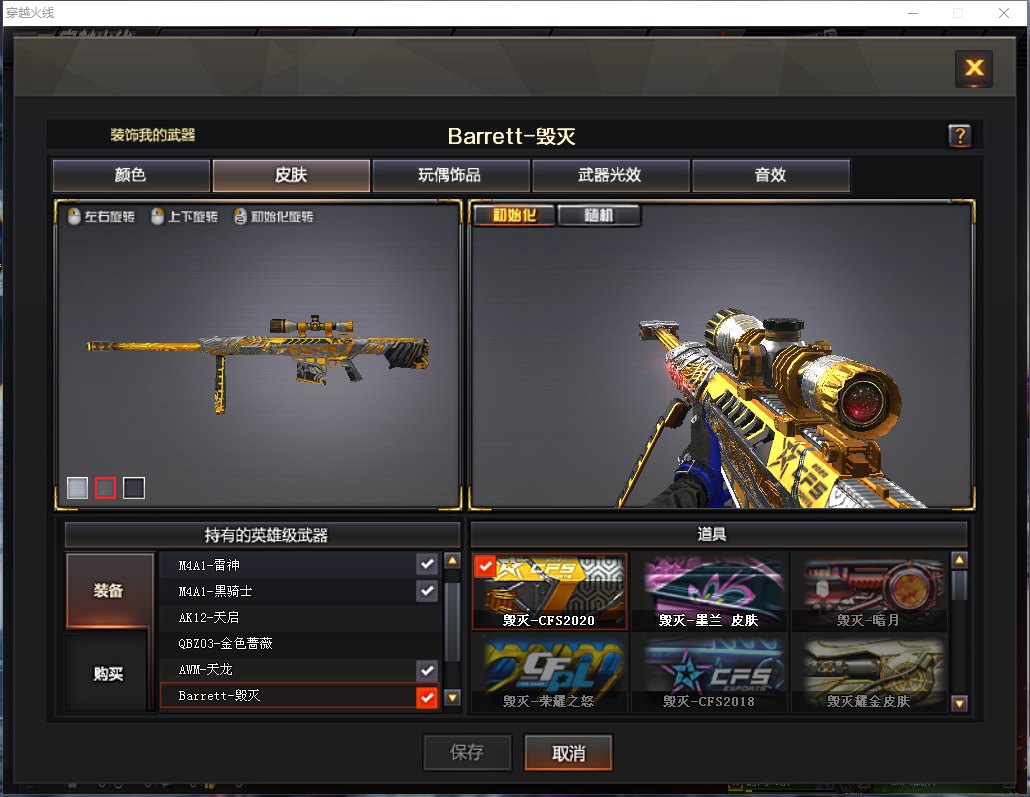This screenshot has height=797, width=1030.
Task: Open the question mark help button
Action: 959,136
